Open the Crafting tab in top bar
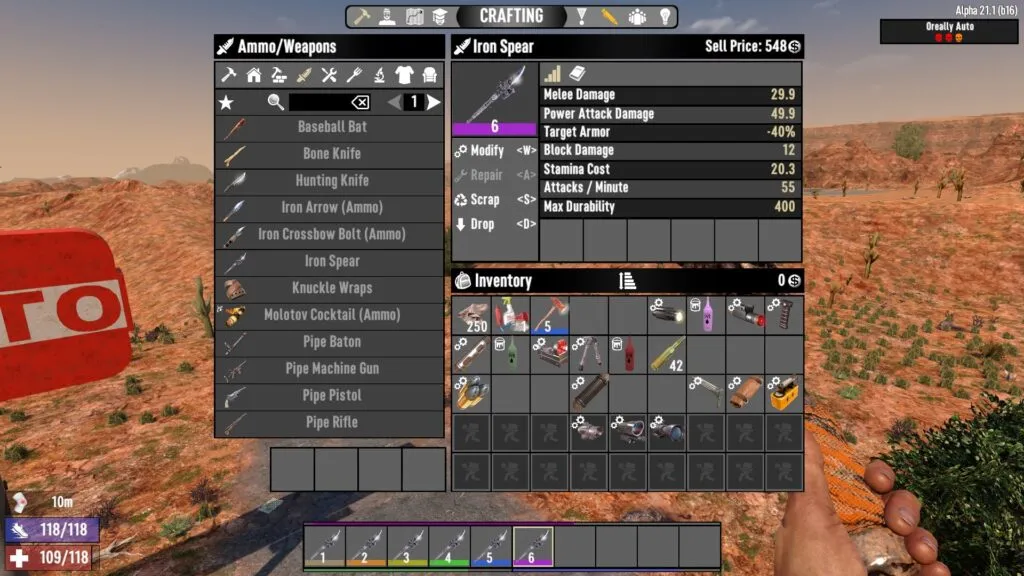 pos(511,16)
